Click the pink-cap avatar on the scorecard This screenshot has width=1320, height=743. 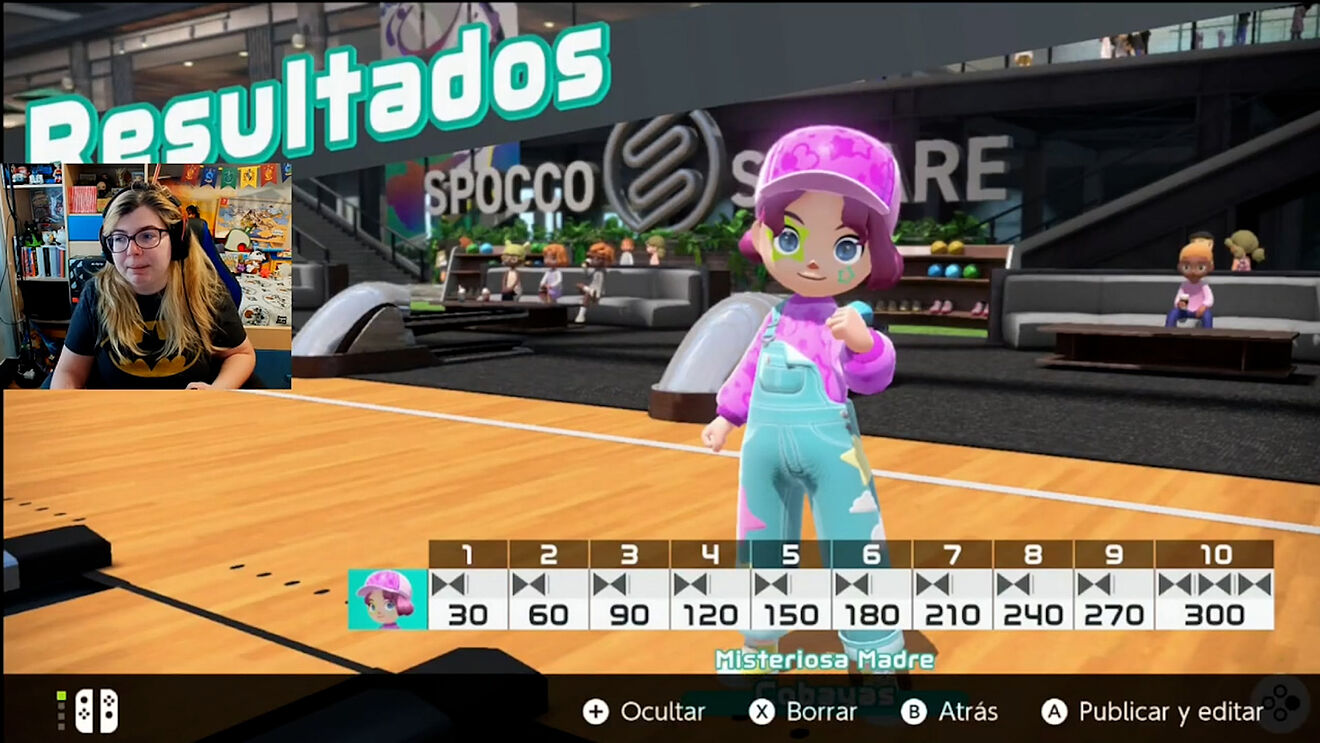[387, 599]
